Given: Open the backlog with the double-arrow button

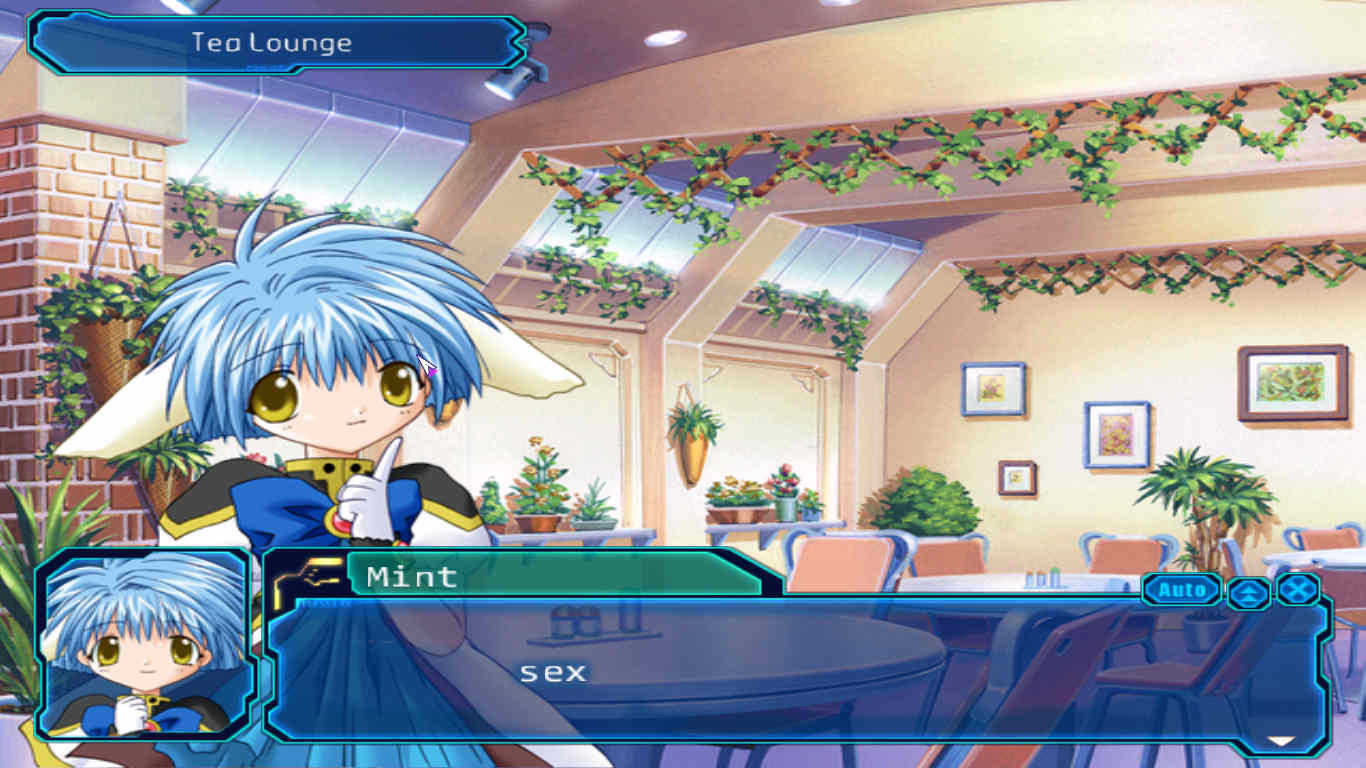Looking at the screenshot, I should (x=1249, y=592).
